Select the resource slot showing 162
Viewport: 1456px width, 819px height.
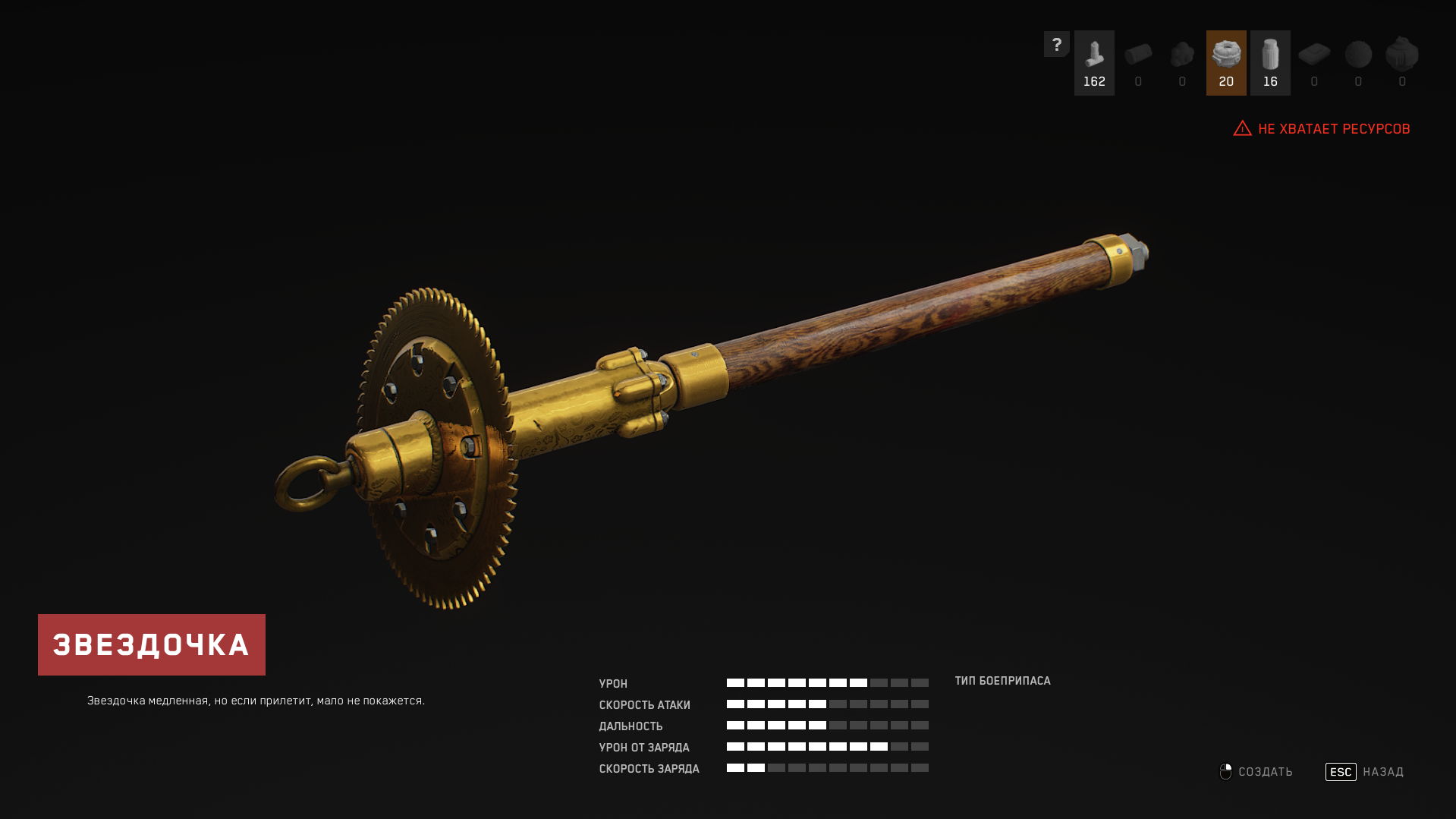click(1094, 63)
